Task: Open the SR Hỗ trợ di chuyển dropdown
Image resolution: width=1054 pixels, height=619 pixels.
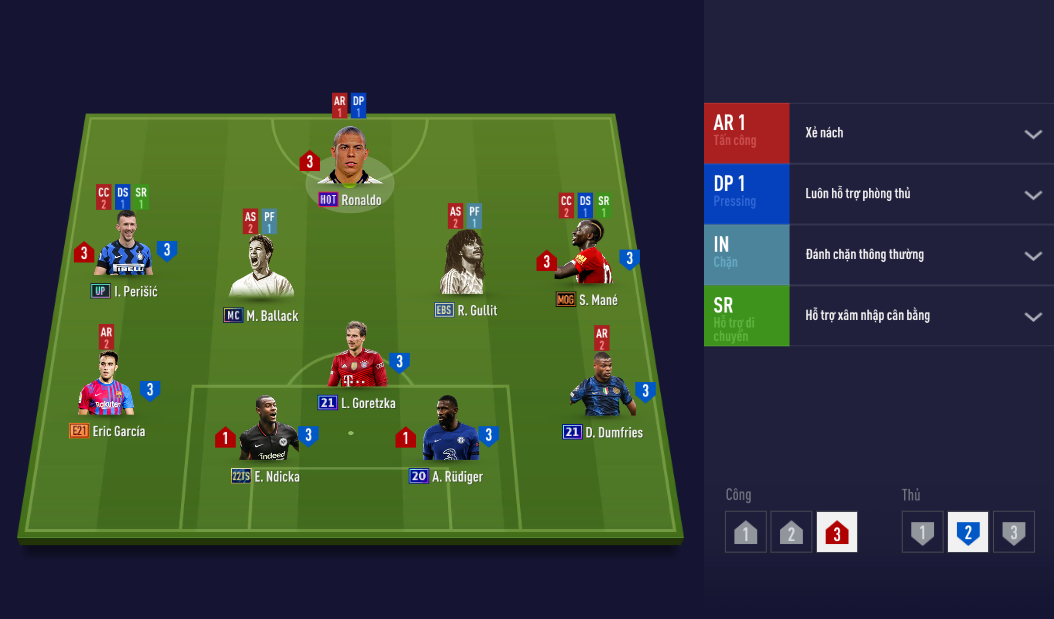Action: click(1032, 316)
